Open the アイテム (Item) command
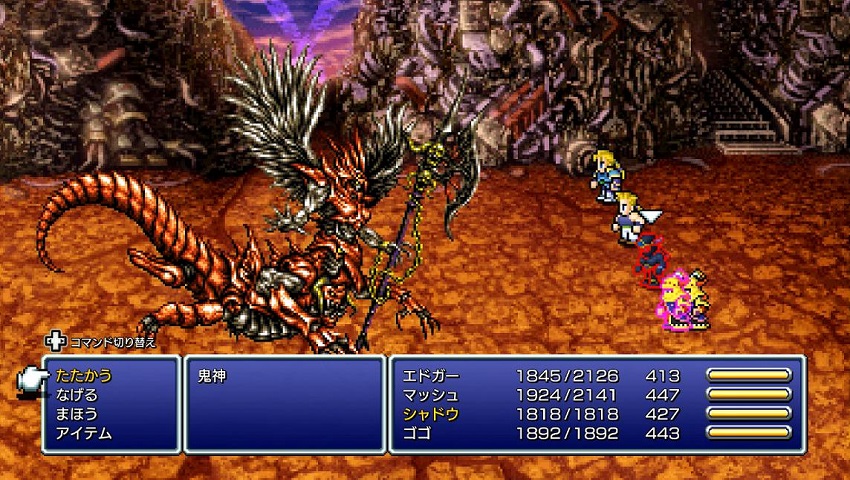The height and width of the screenshot is (480, 850). point(84,433)
